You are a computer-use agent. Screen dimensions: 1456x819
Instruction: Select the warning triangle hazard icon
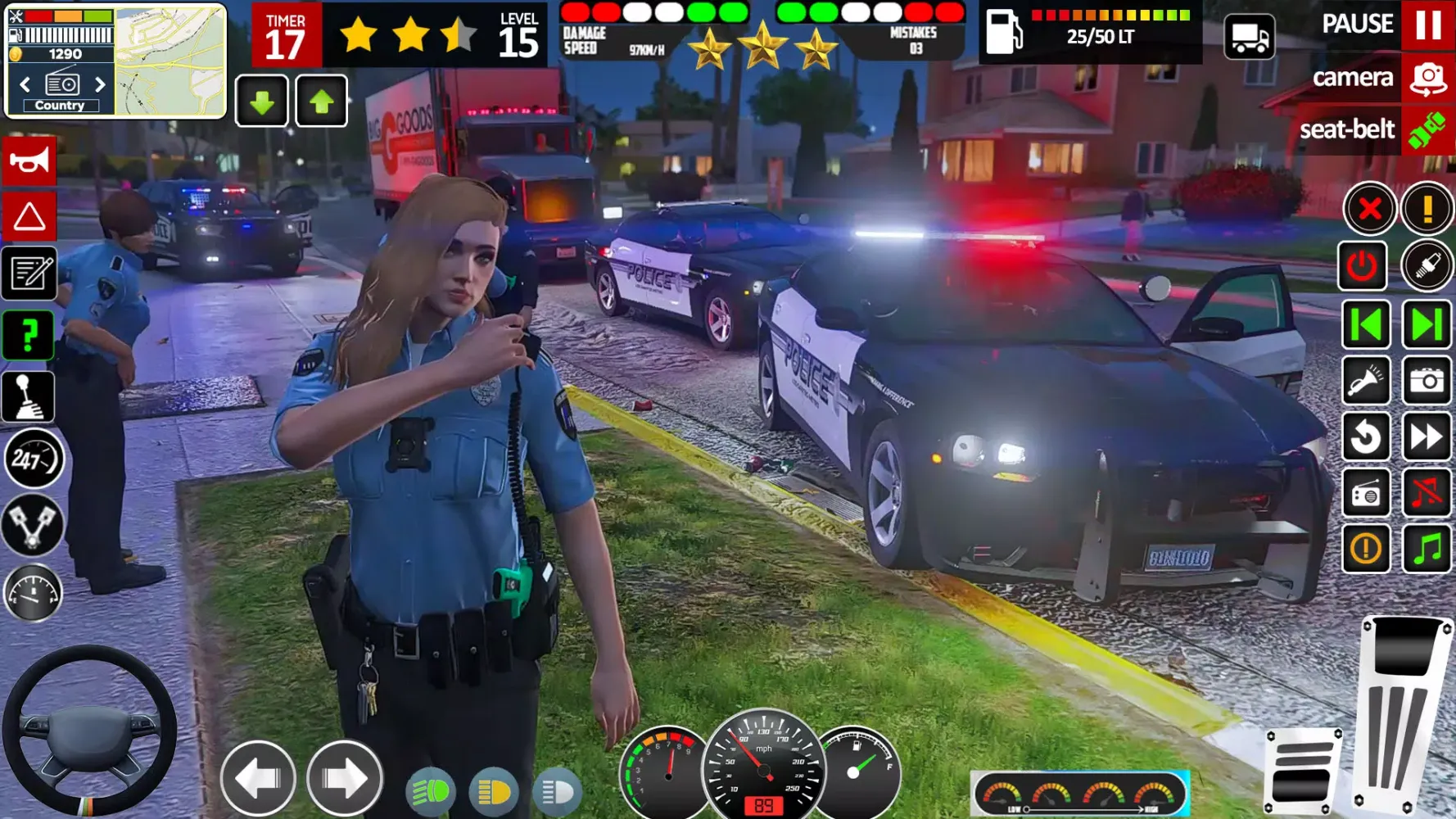coord(29,217)
